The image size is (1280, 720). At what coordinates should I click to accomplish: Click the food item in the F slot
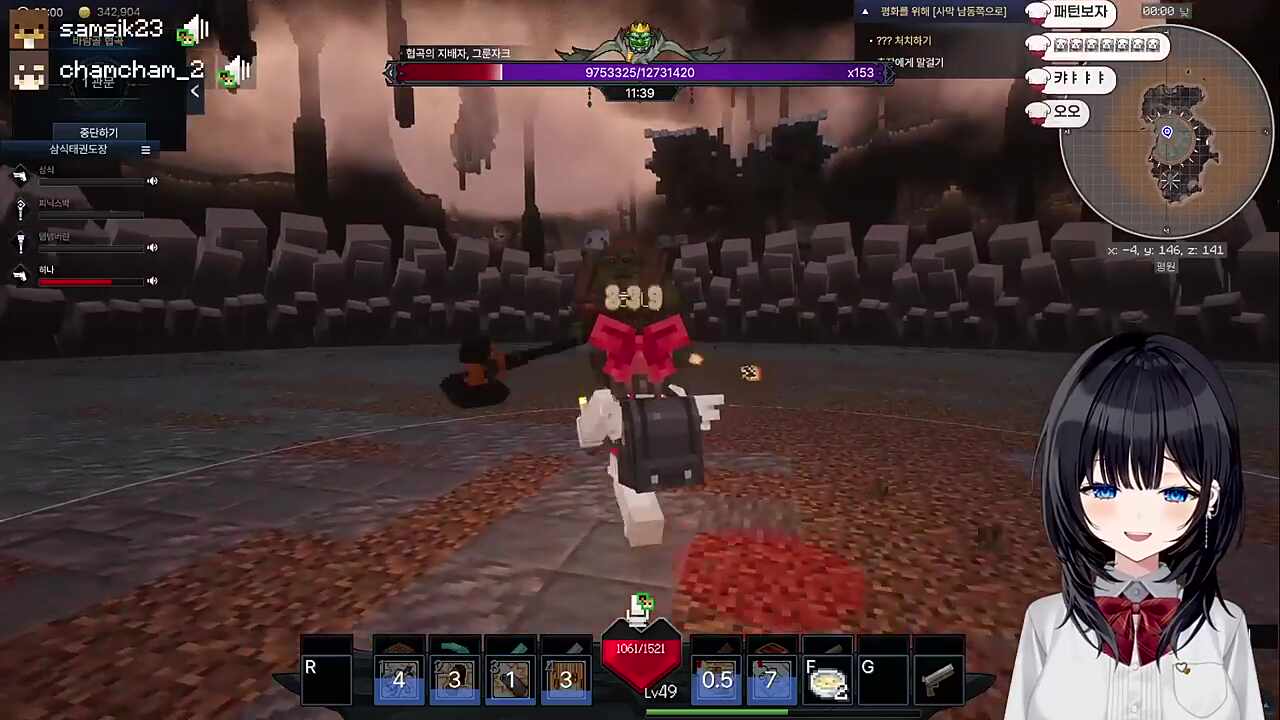[828, 682]
